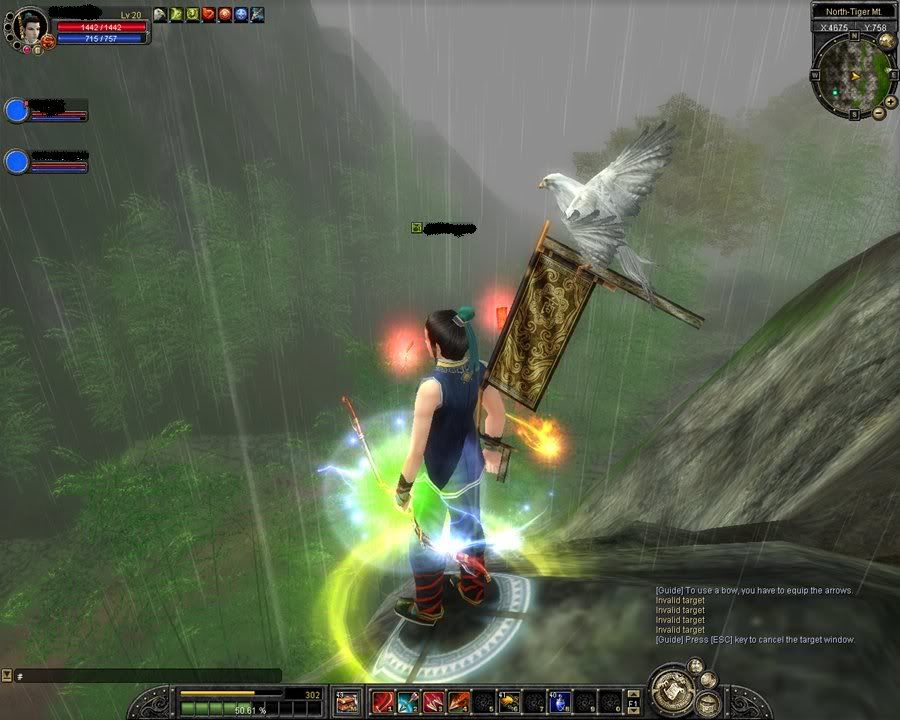
Task: Select the blue orb buff icon
Action: (x=241, y=14)
